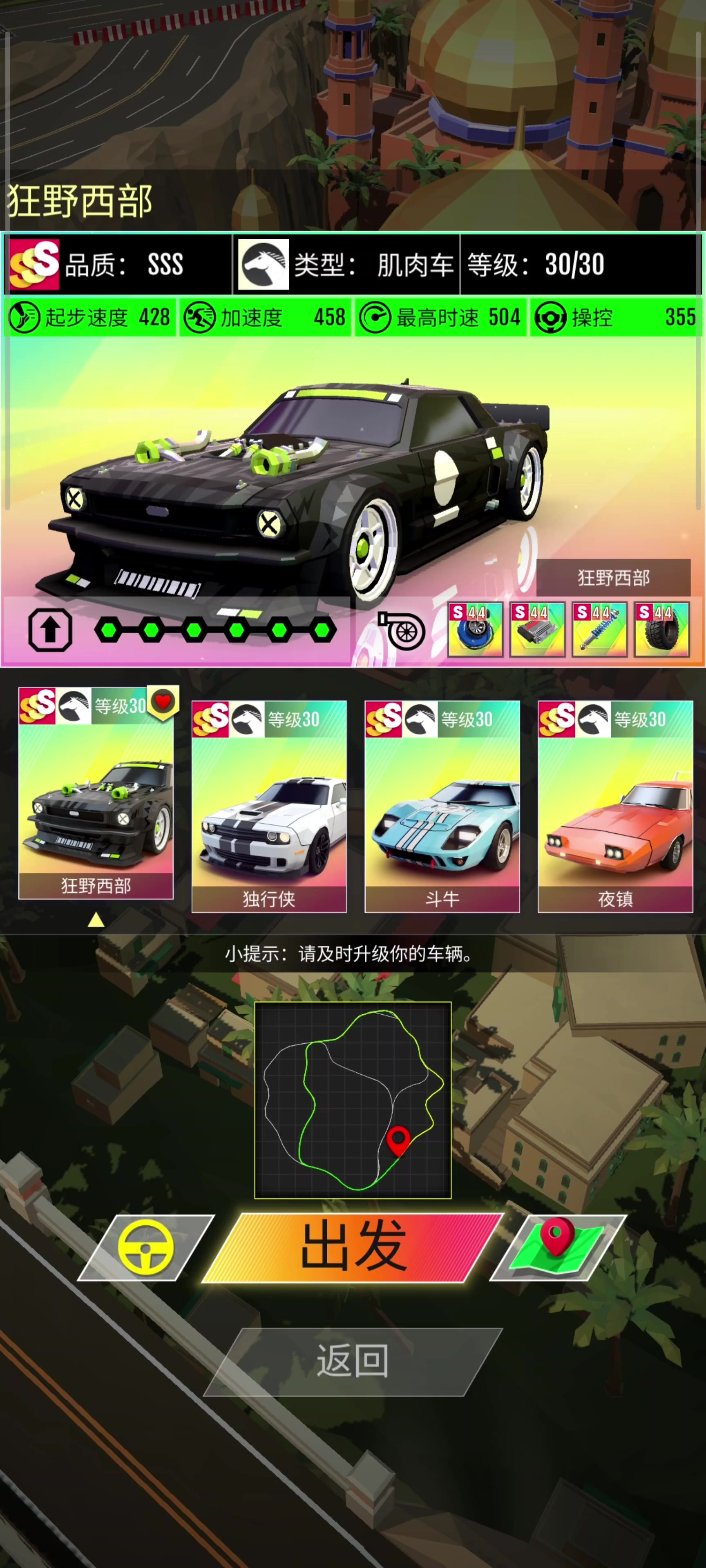
Task: Click the horse muscle-car type icon
Action: (x=263, y=263)
